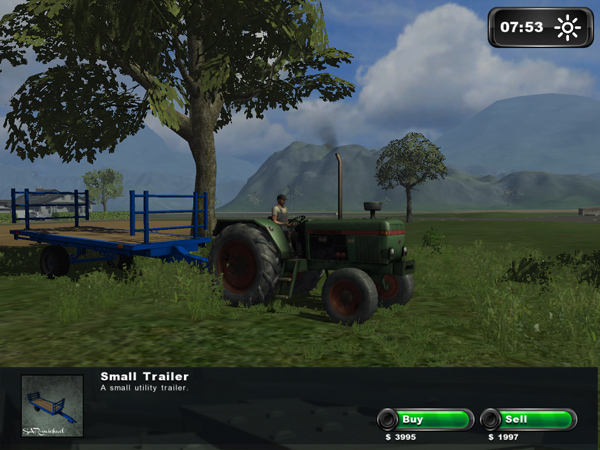This screenshot has width=600, height=450.
Task: Buy the Small Trailer
Action: [x=424, y=419]
